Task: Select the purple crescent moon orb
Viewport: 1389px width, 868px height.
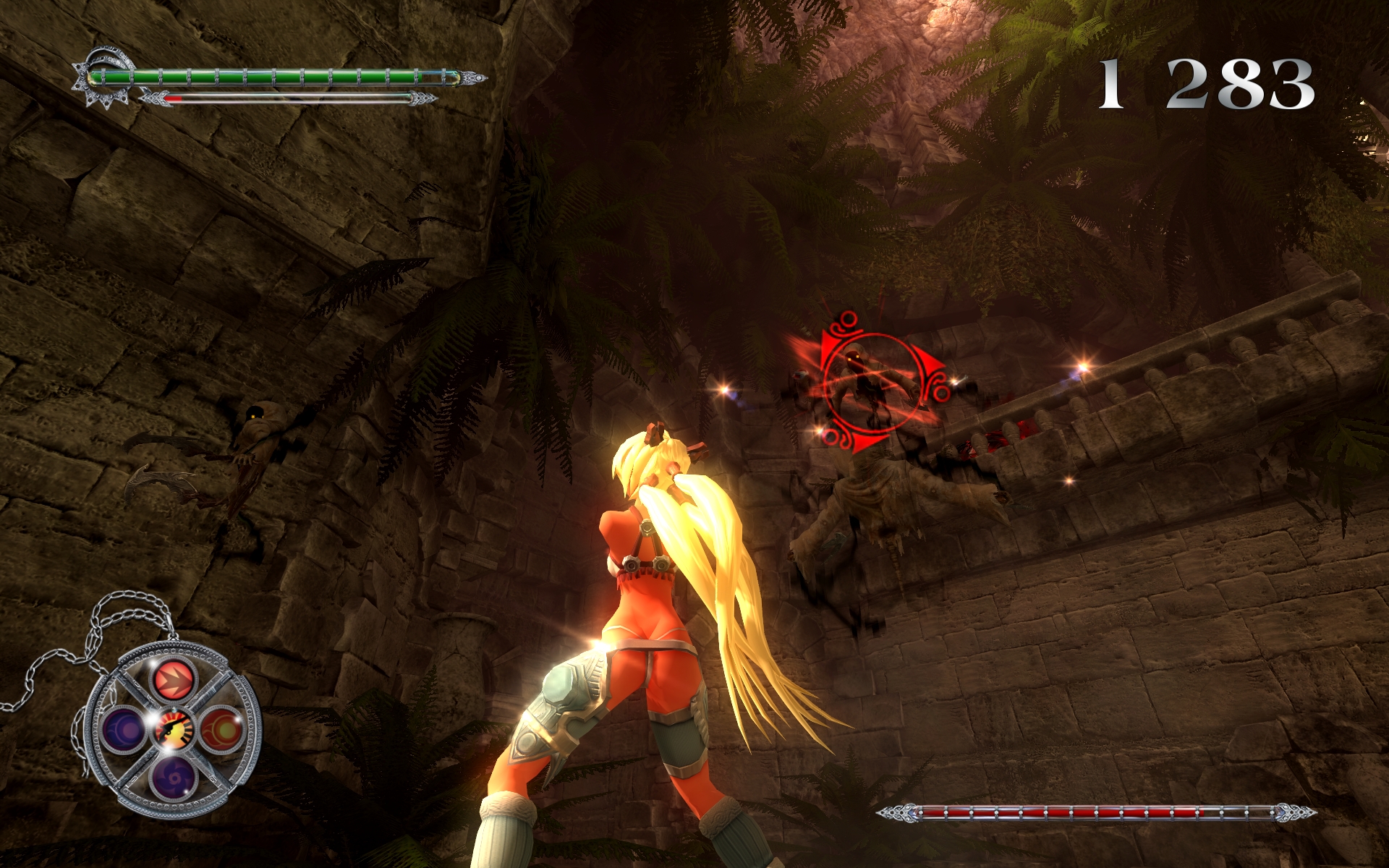Action: 125,728
